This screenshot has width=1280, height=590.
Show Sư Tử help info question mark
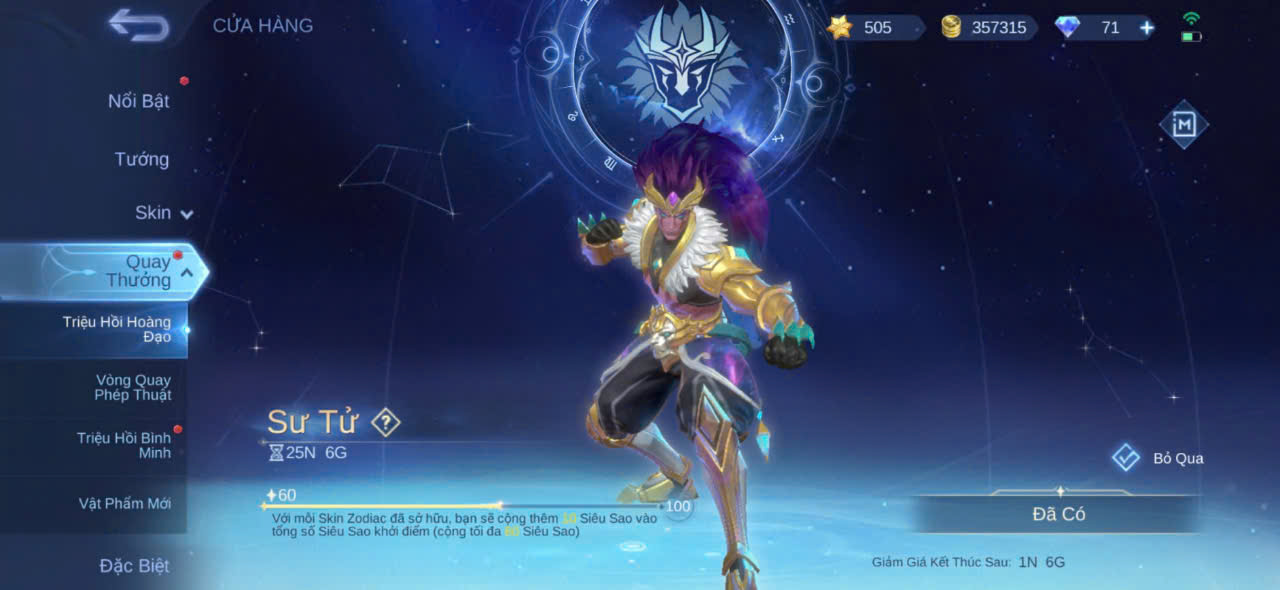point(385,422)
